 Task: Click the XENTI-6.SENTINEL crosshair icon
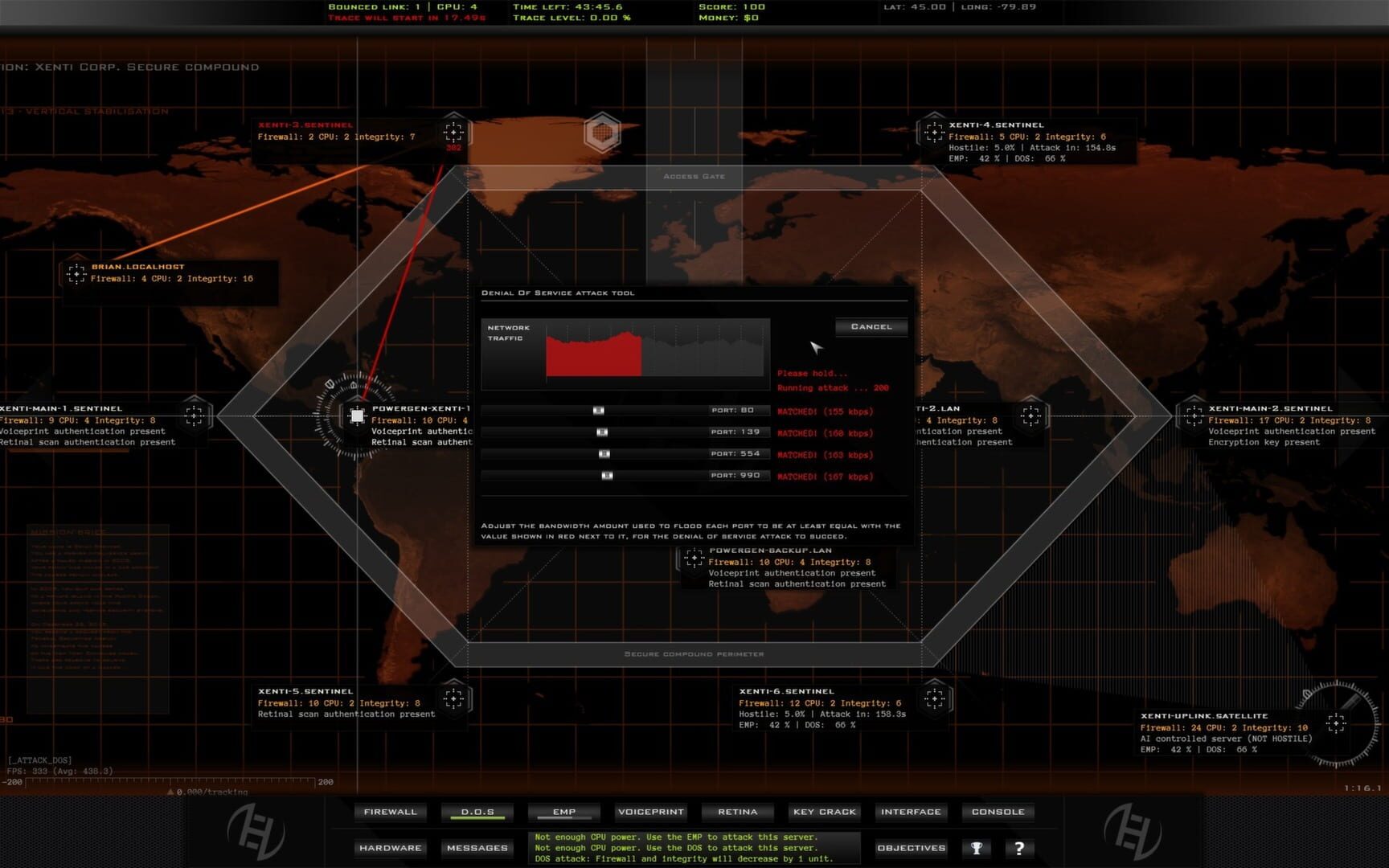[x=934, y=698]
